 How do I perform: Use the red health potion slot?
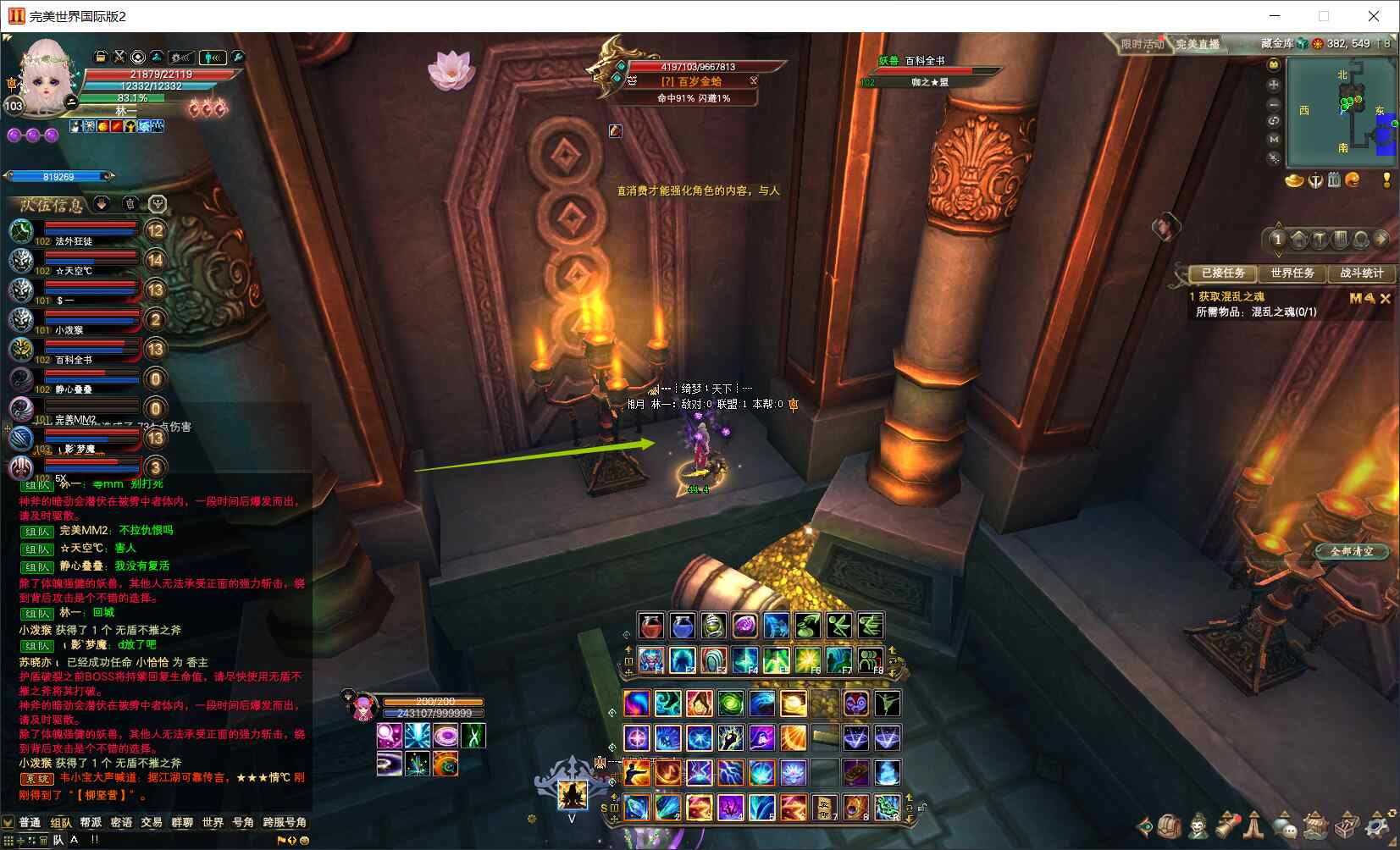point(650,626)
